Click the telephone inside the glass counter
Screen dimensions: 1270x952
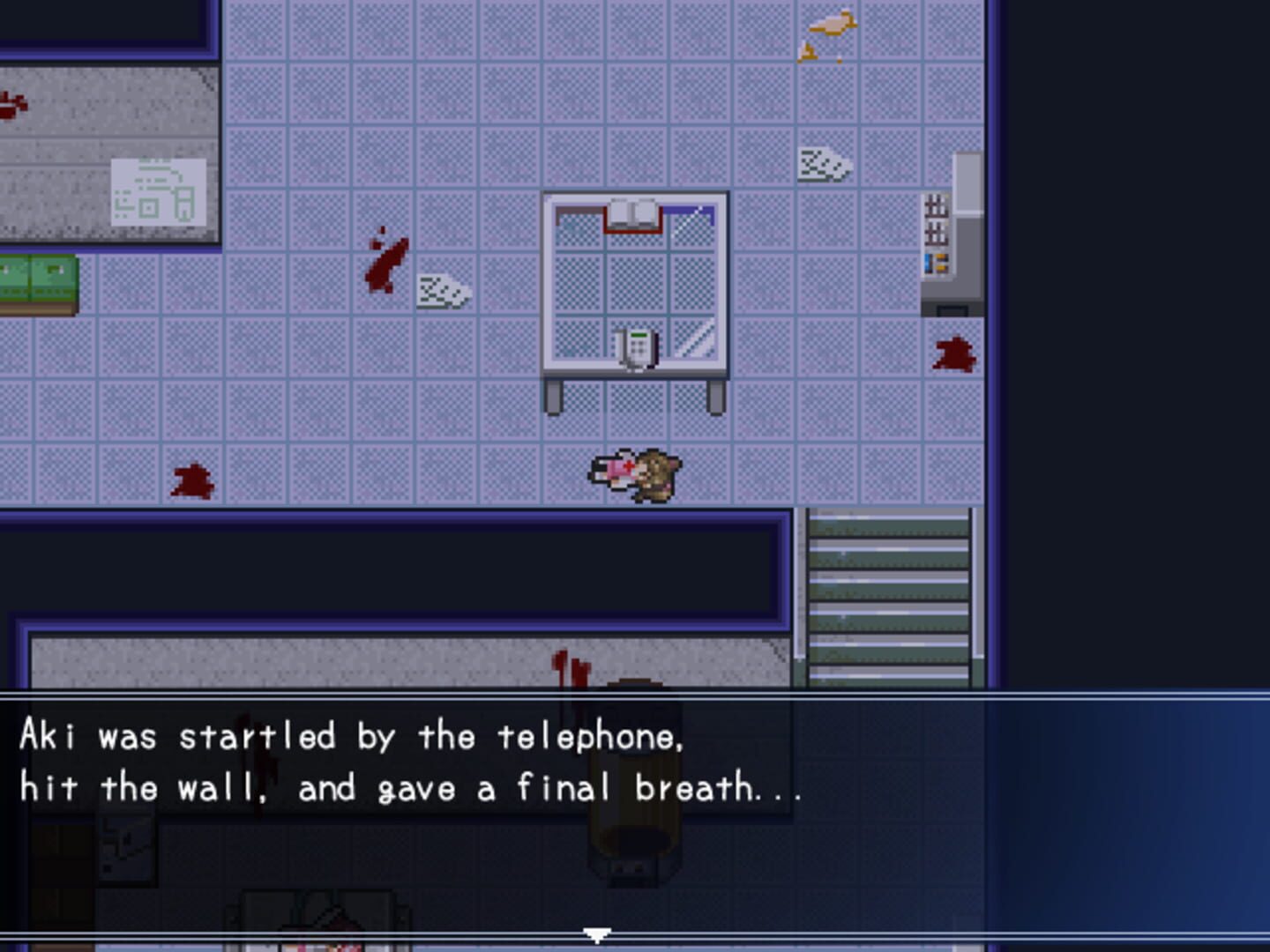click(638, 346)
